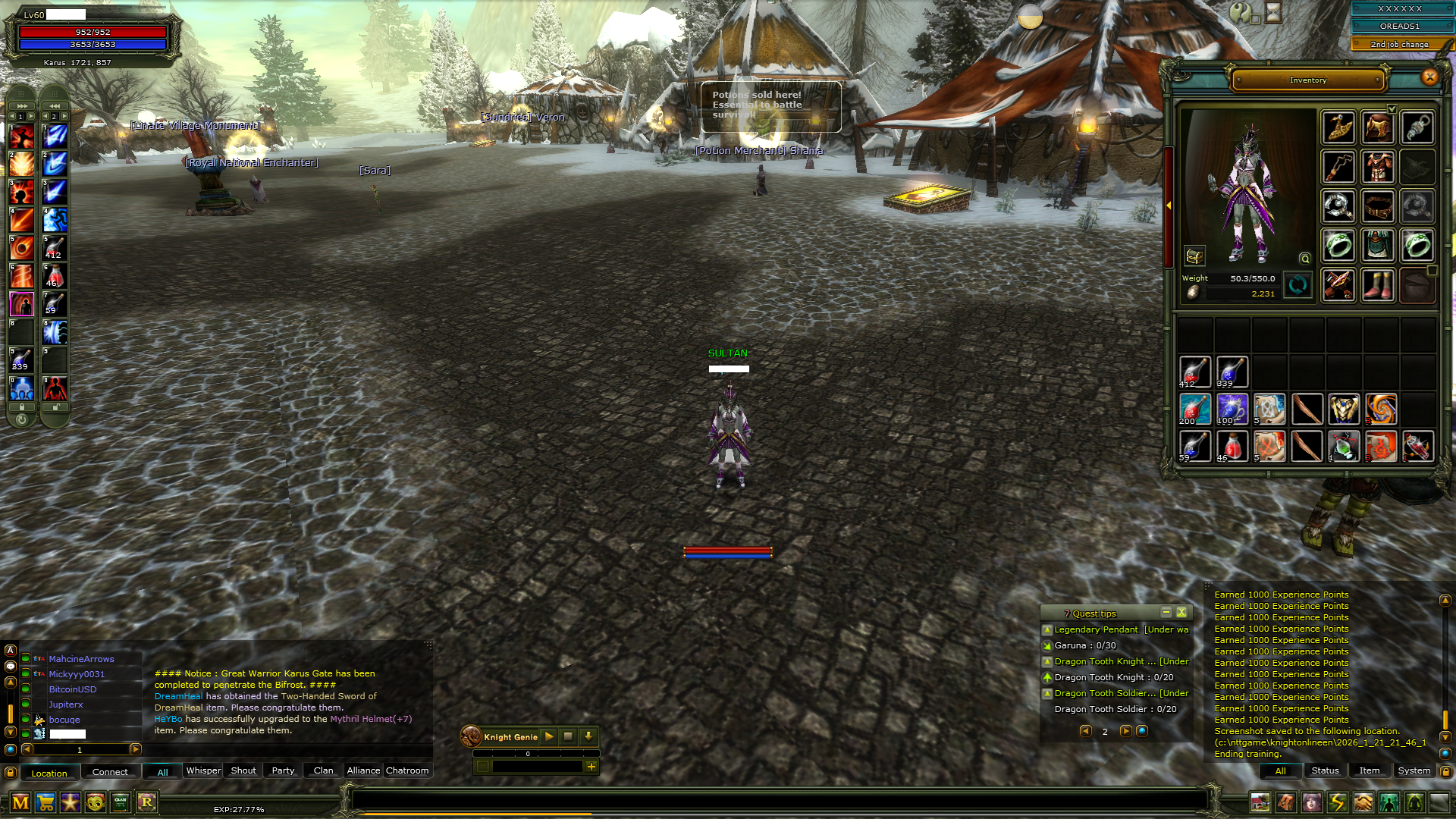The width and height of the screenshot is (1456, 819).
Task: Open the shopping cart store icon
Action: click(x=45, y=802)
